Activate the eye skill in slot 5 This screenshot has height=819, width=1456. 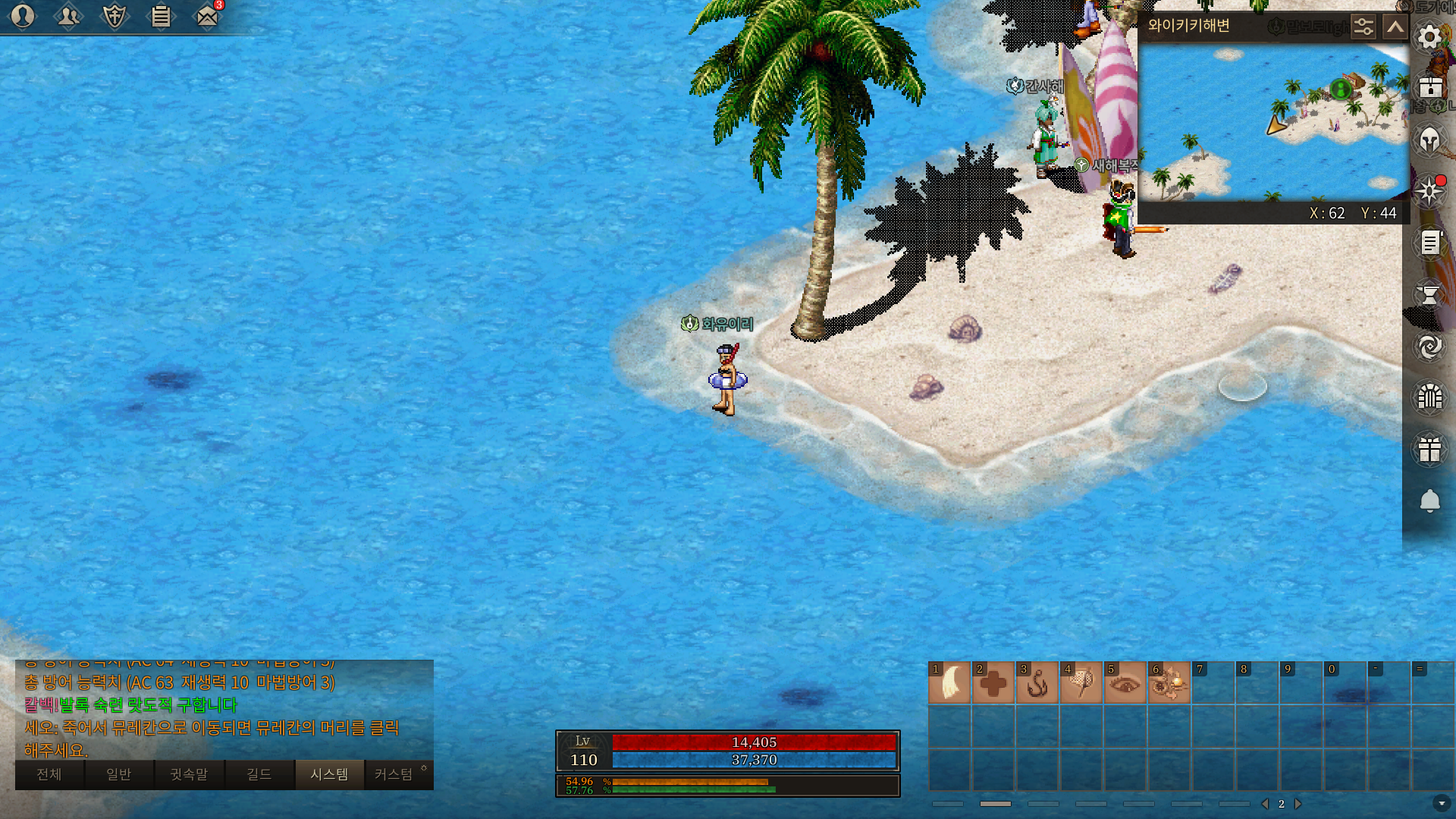(1125, 682)
